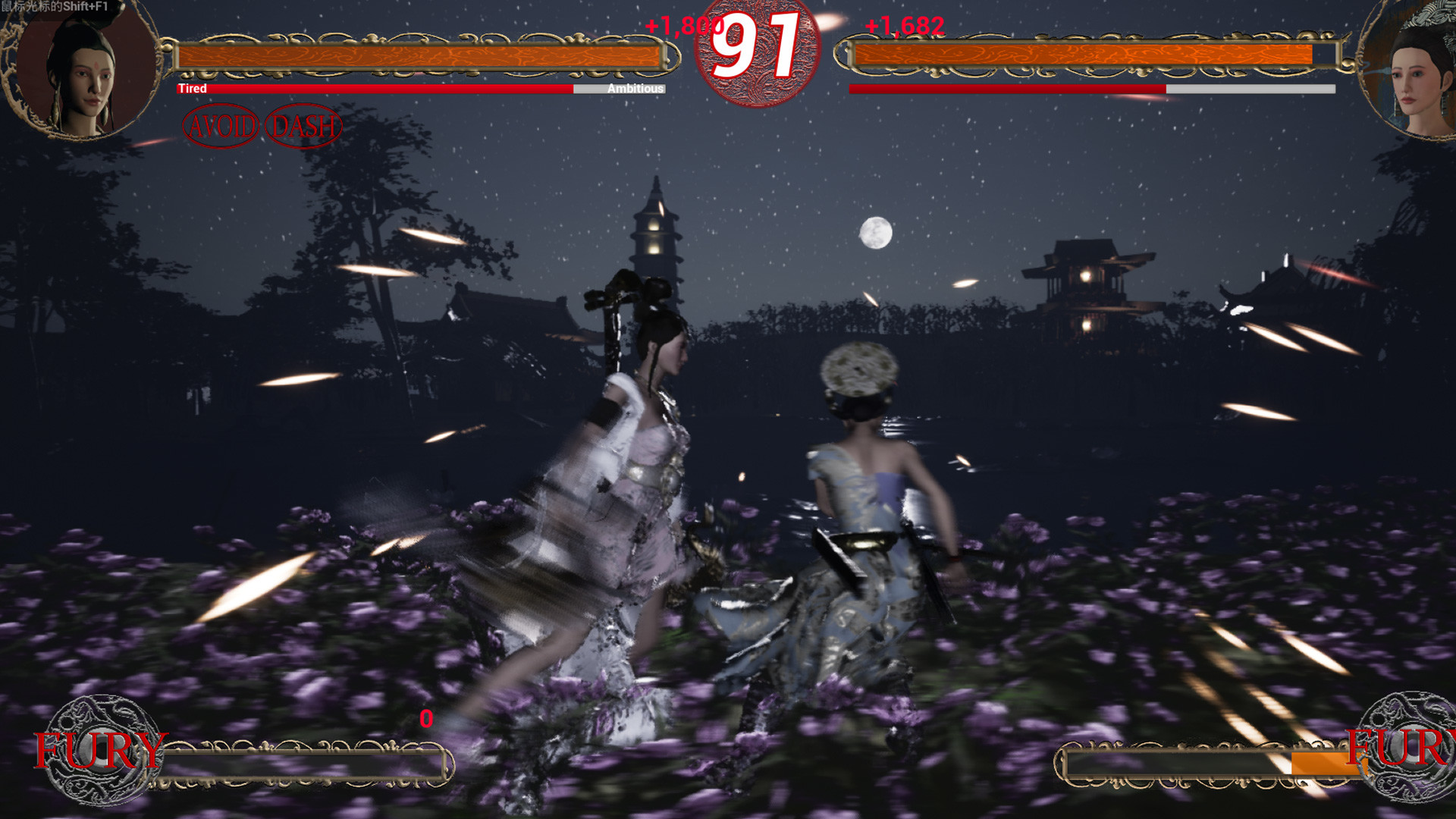
Task: Activate the AVOID oval badge
Action: pyautogui.click(x=221, y=126)
